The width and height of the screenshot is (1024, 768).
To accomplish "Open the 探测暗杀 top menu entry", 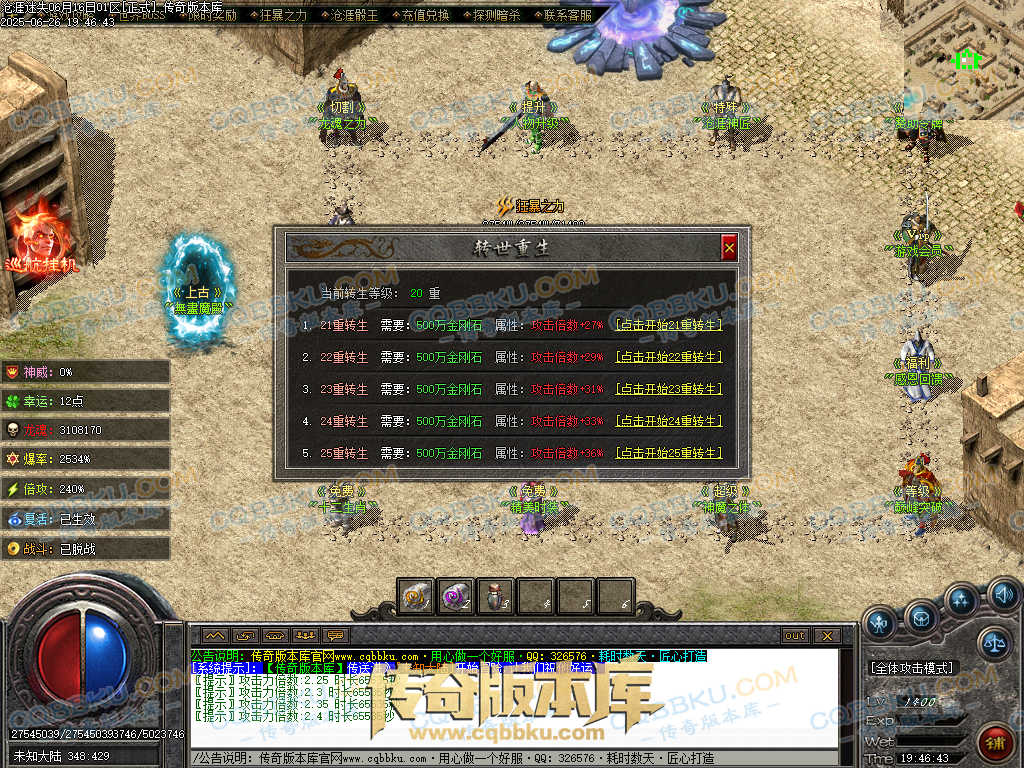I will [496, 15].
